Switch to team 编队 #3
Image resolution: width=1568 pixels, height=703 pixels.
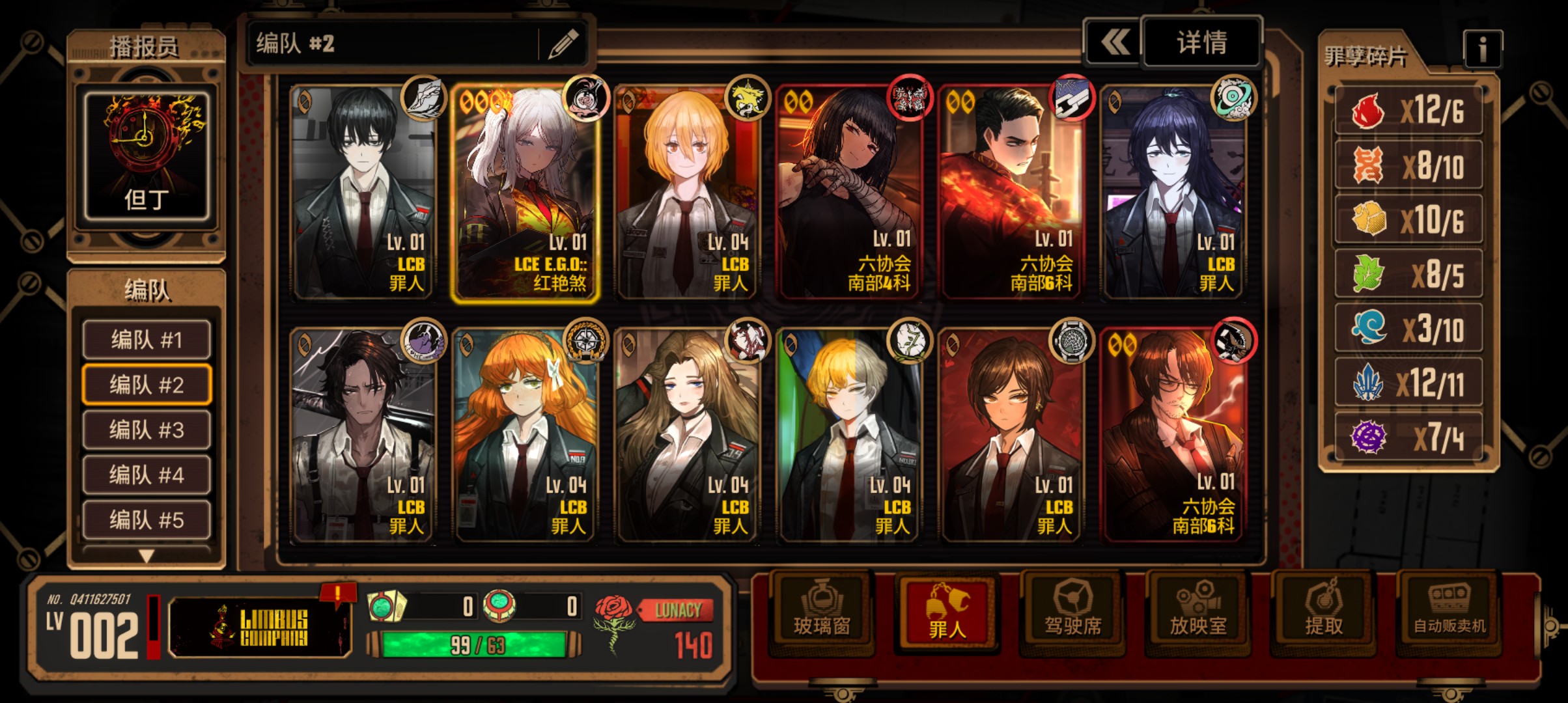(147, 430)
